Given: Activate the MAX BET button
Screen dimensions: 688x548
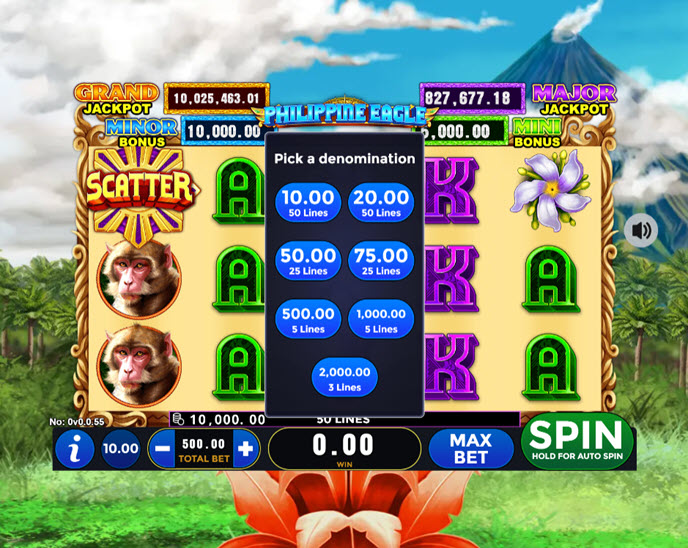Looking at the screenshot, I should pyautogui.click(x=471, y=449).
